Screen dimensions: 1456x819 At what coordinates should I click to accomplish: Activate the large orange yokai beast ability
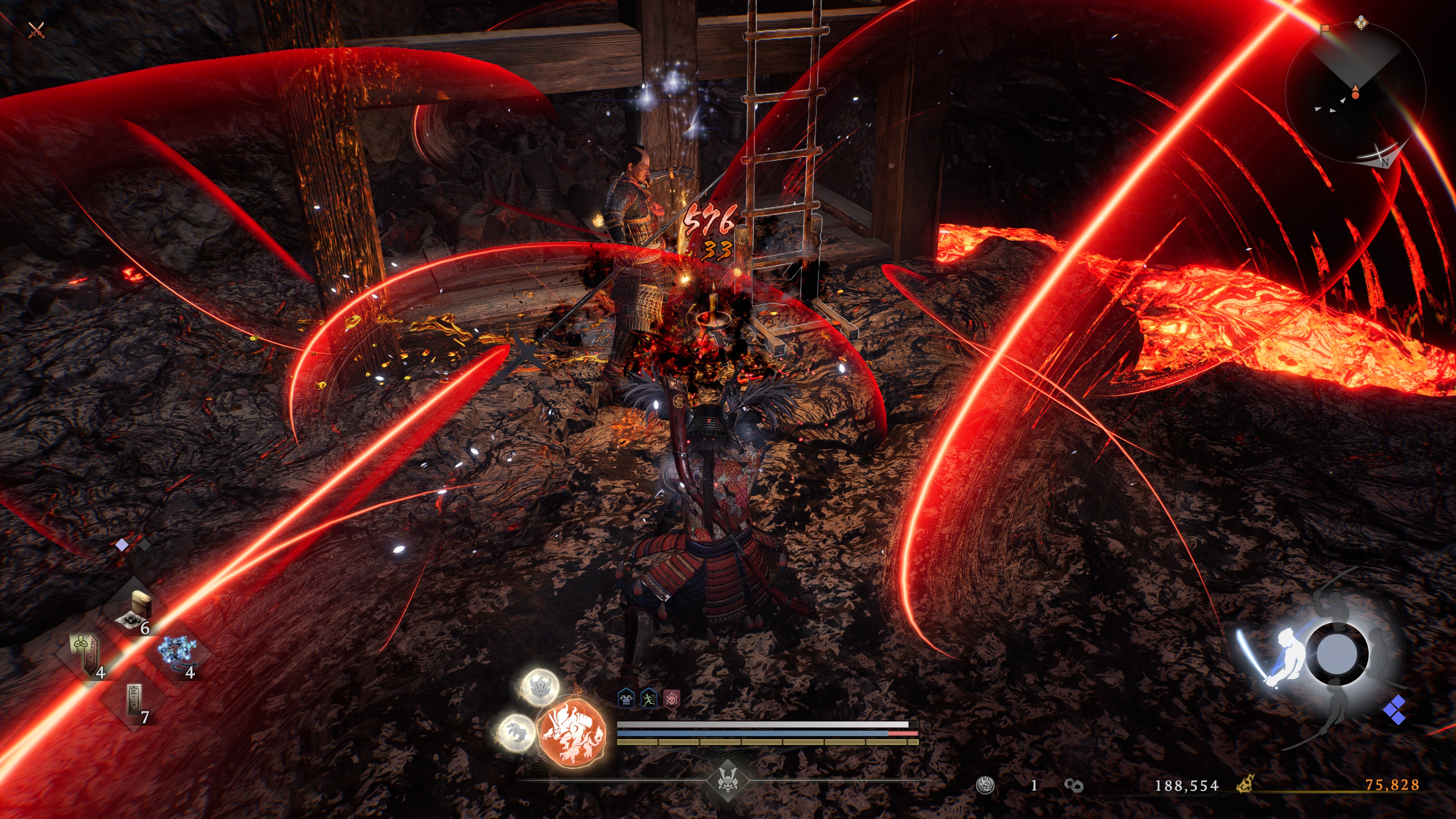(572, 733)
